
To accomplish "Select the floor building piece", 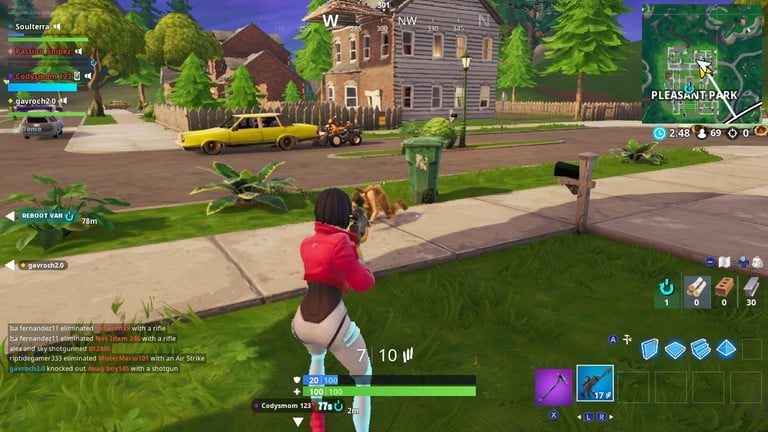I will [675, 349].
